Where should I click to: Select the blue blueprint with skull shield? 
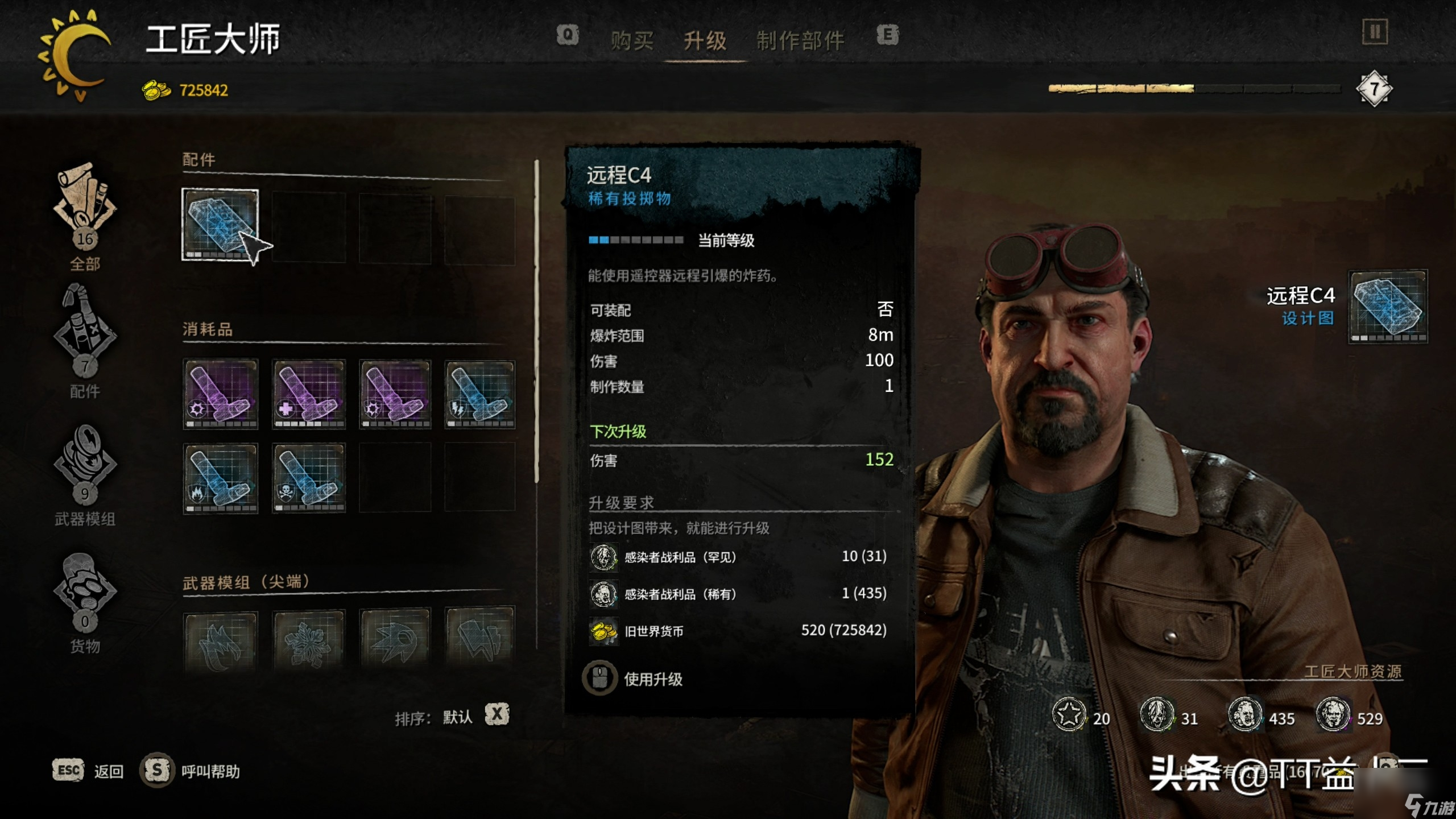click(309, 478)
